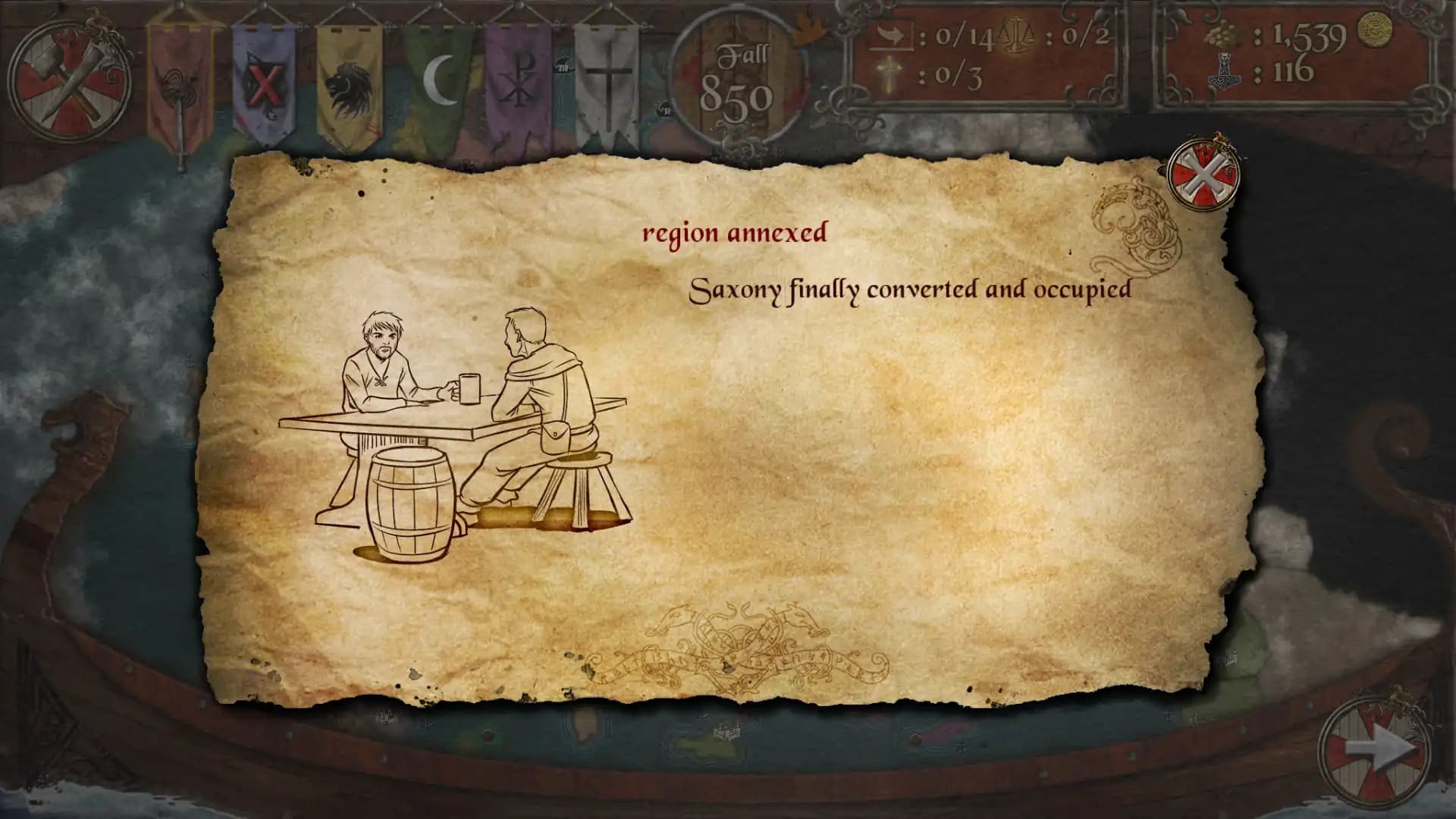Screen dimensions: 1456x819
Task: Open the region annexed heading
Action: click(736, 234)
